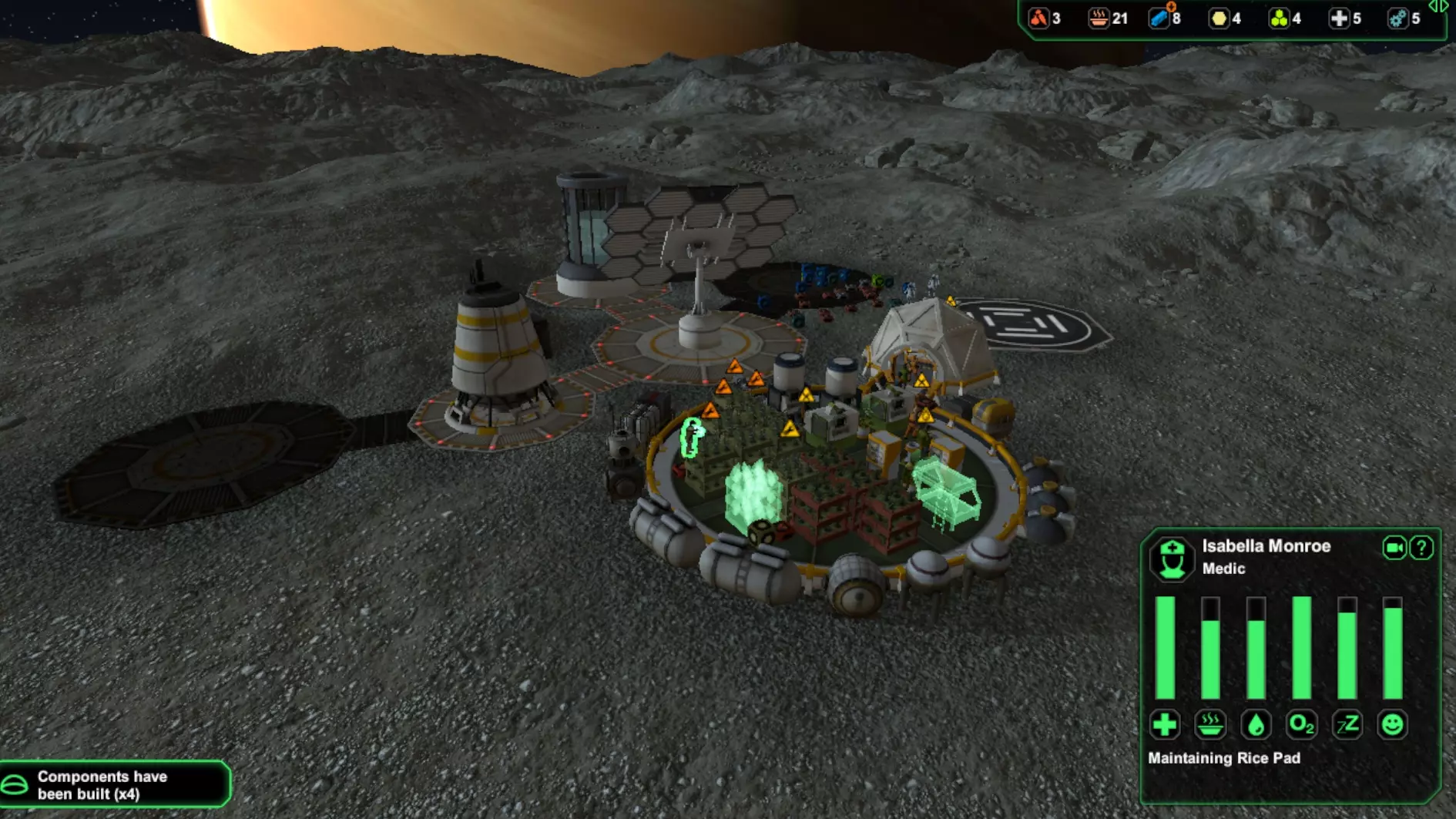The height and width of the screenshot is (819, 1456).
Task: Click the smiley face morale icon
Action: [x=1392, y=724]
